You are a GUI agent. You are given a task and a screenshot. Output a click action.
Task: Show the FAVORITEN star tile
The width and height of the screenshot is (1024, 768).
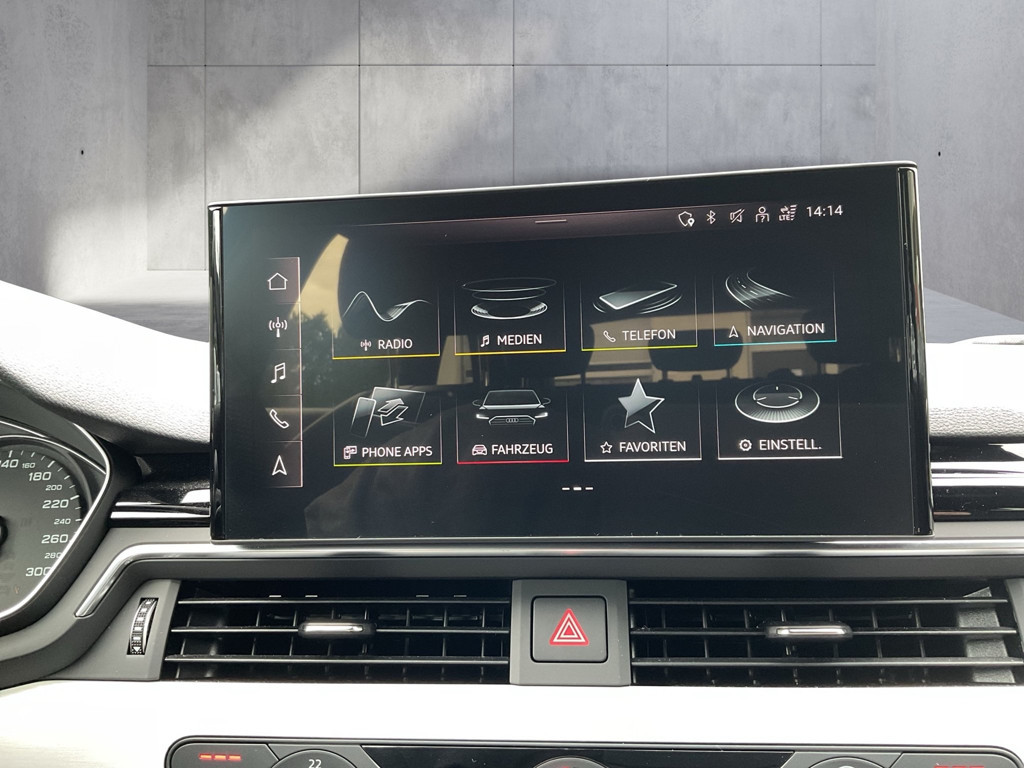point(642,421)
